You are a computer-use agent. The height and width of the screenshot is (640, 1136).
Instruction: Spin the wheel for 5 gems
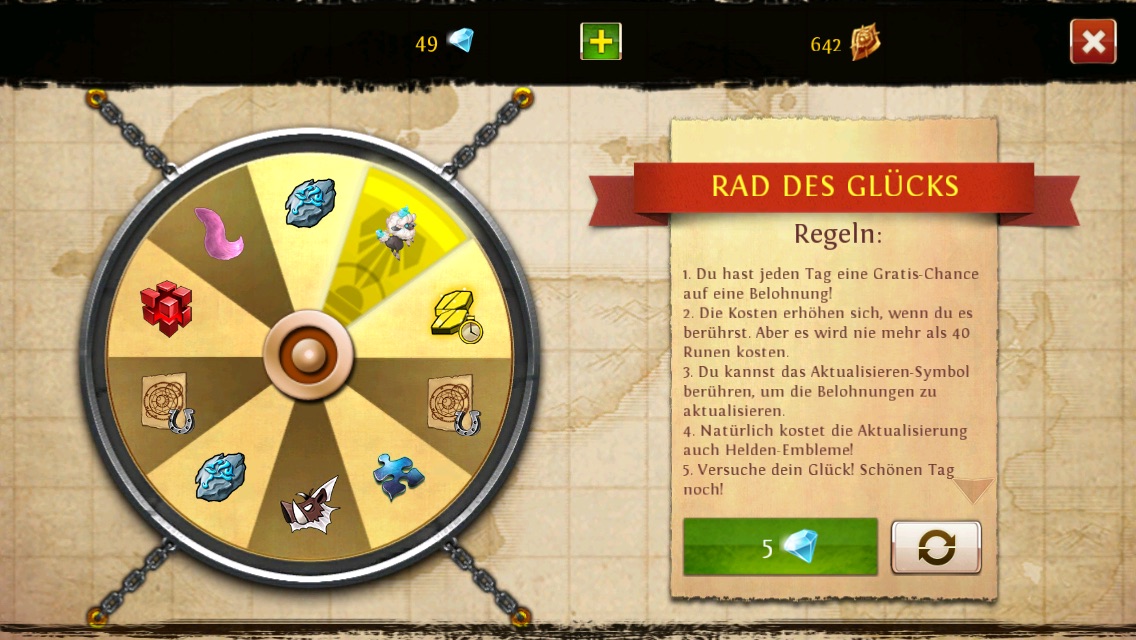[x=780, y=547]
